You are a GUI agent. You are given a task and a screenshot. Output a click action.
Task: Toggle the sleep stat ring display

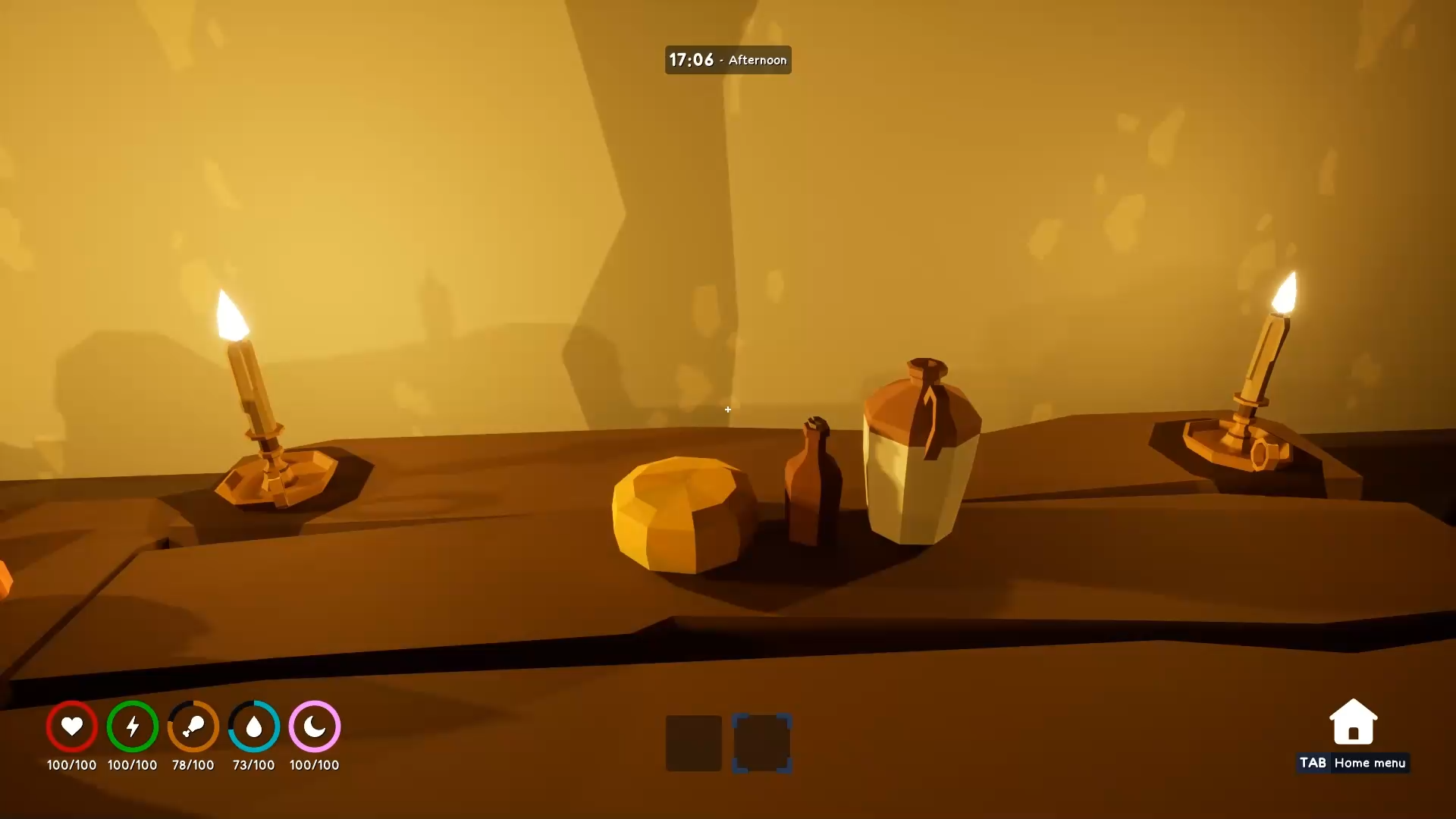click(314, 726)
